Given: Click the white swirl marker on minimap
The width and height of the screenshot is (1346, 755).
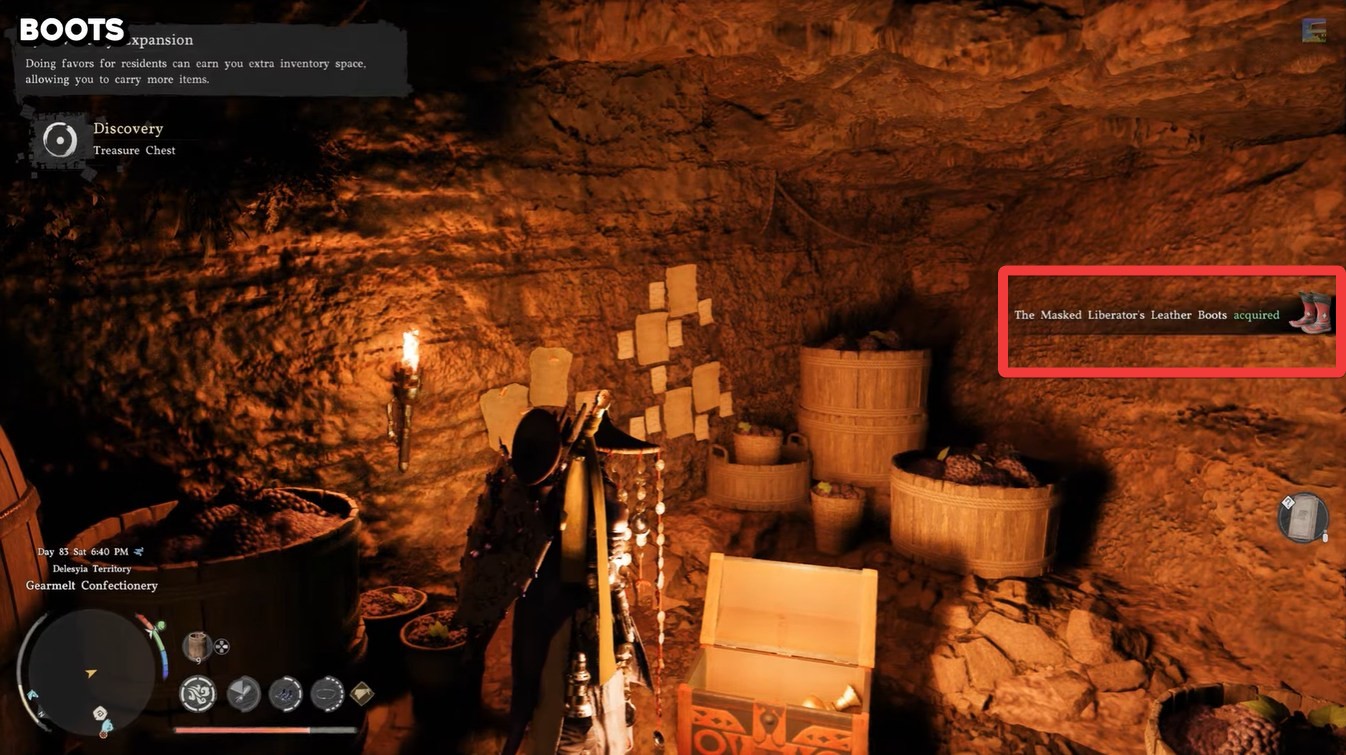Looking at the screenshot, I should [x=101, y=713].
